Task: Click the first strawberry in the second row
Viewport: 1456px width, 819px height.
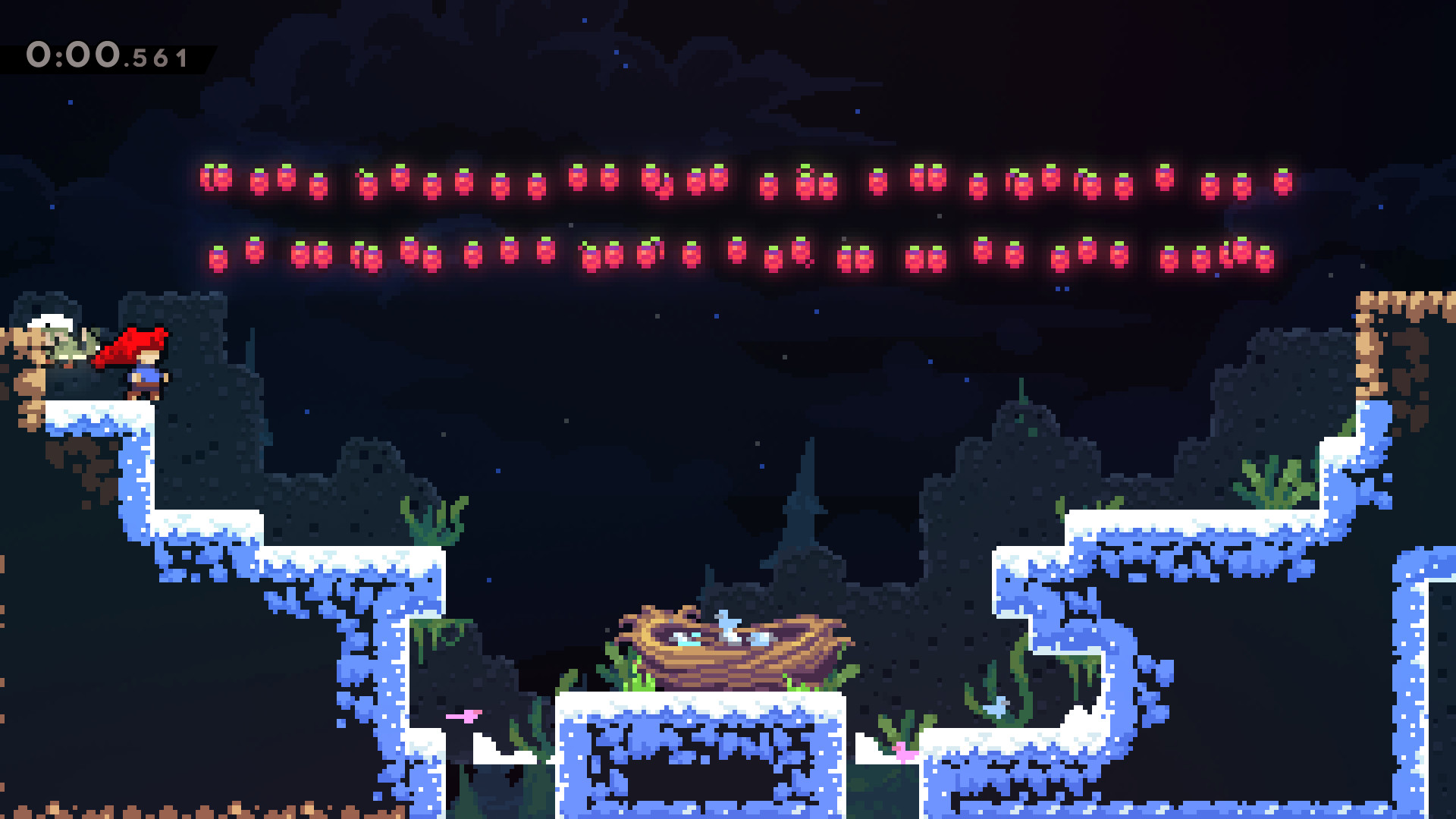Action: click(218, 259)
